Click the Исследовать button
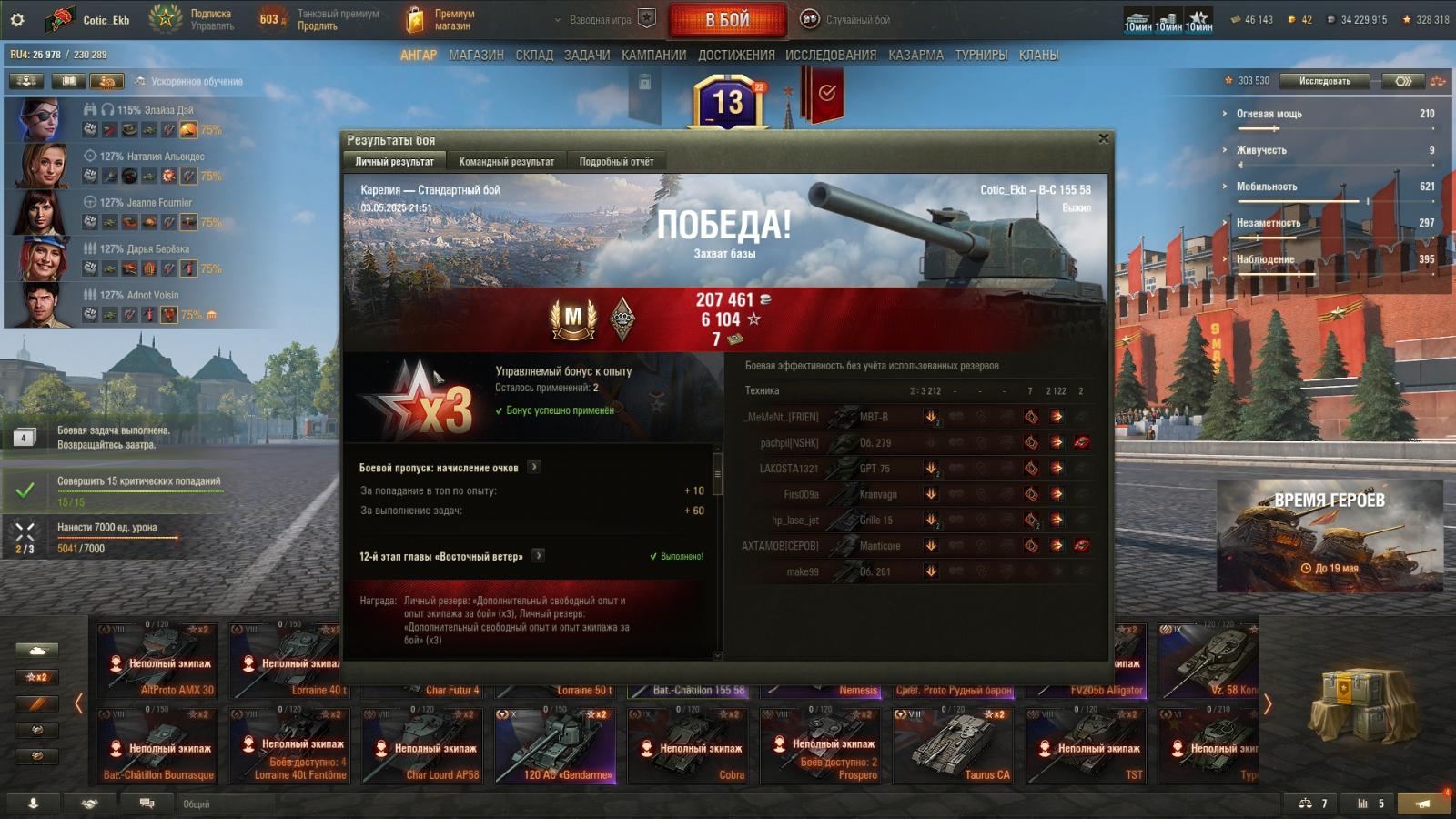1456x819 pixels. pyautogui.click(x=1324, y=81)
